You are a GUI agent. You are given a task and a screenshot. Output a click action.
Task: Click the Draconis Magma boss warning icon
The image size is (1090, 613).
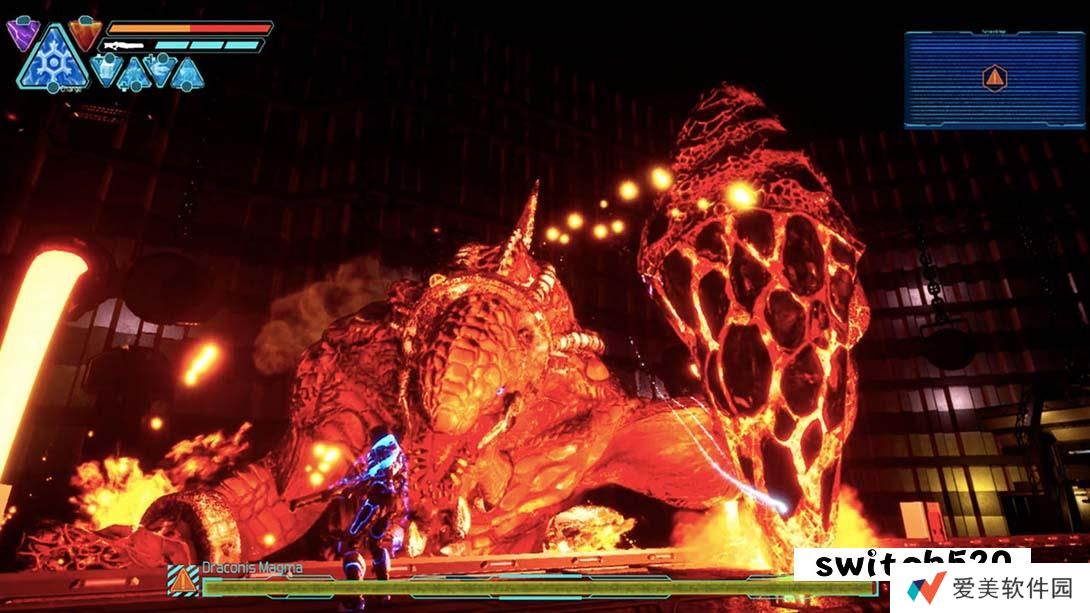182,579
